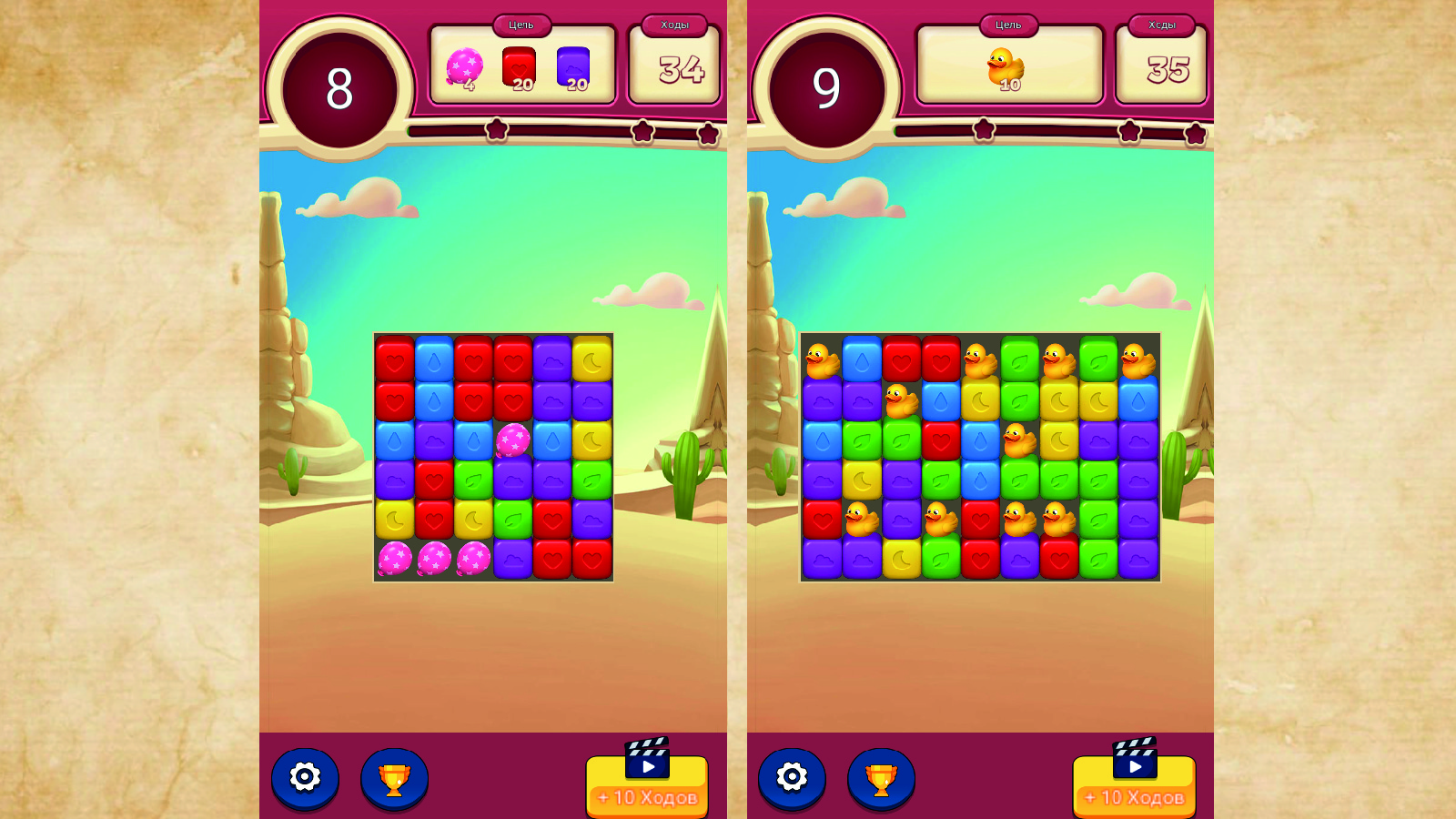The width and height of the screenshot is (1456, 819).
Task: Open the trophy leaderboard on level 9 screen
Action: point(881,778)
